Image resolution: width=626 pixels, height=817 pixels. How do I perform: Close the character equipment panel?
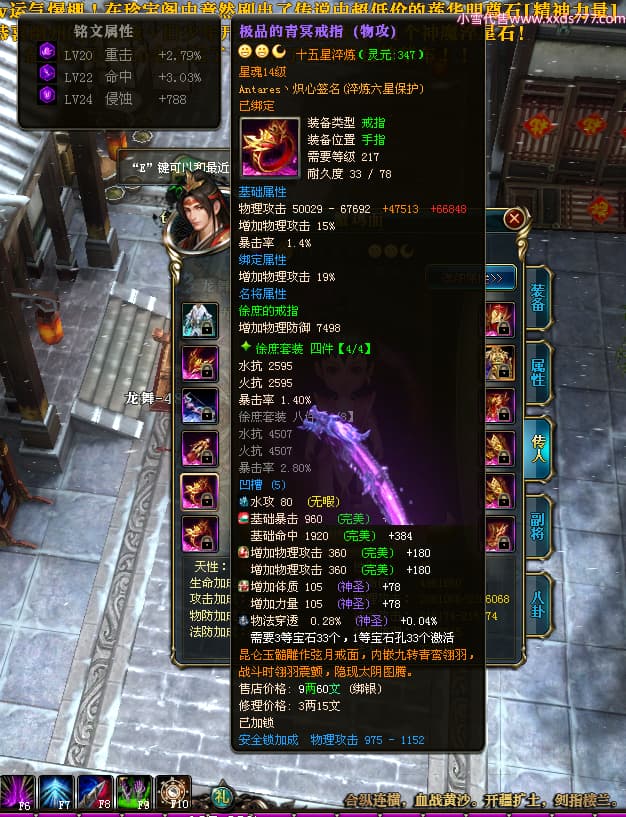[x=514, y=218]
